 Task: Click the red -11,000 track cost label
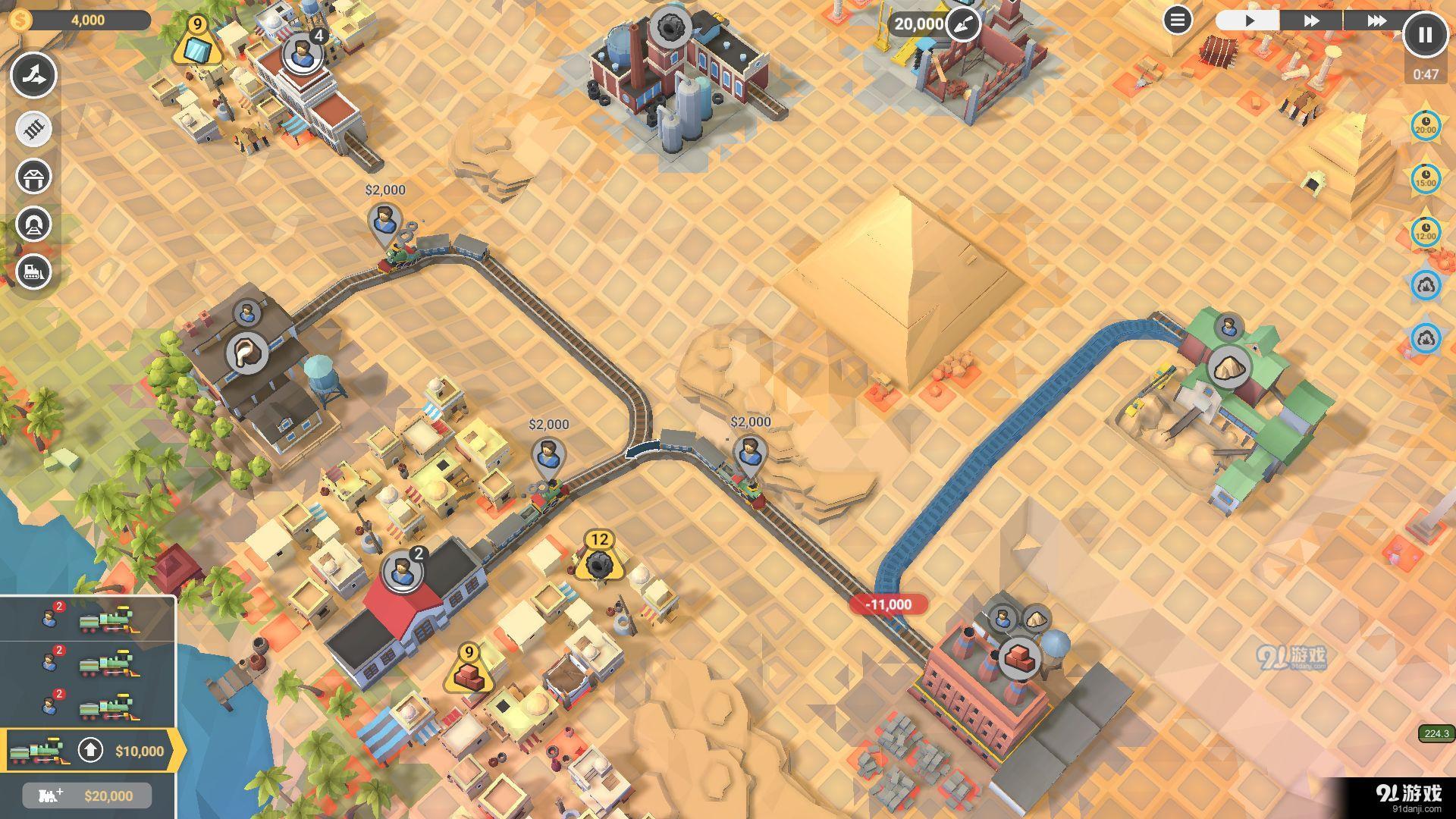(x=888, y=604)
